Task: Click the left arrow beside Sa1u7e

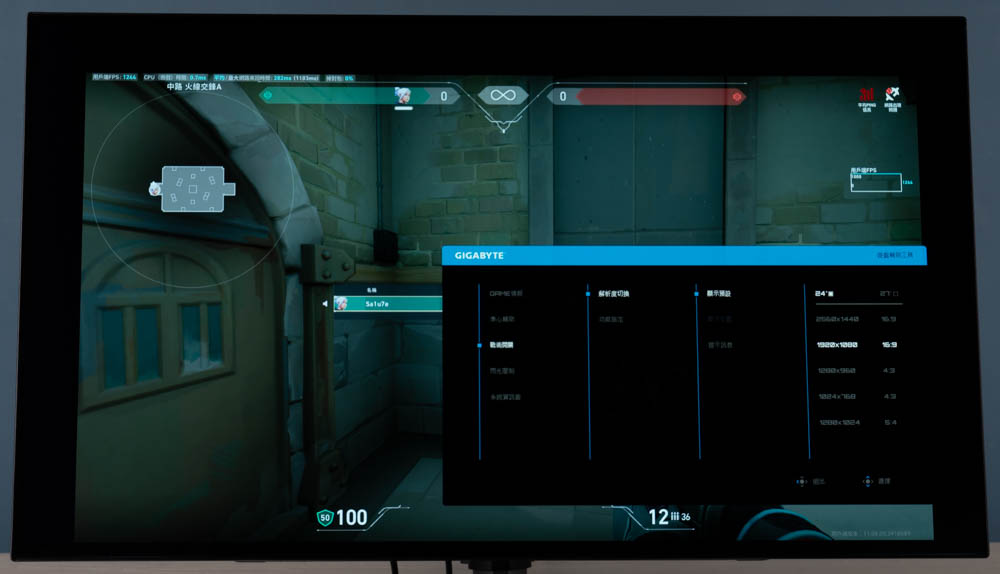Action: 324,304
